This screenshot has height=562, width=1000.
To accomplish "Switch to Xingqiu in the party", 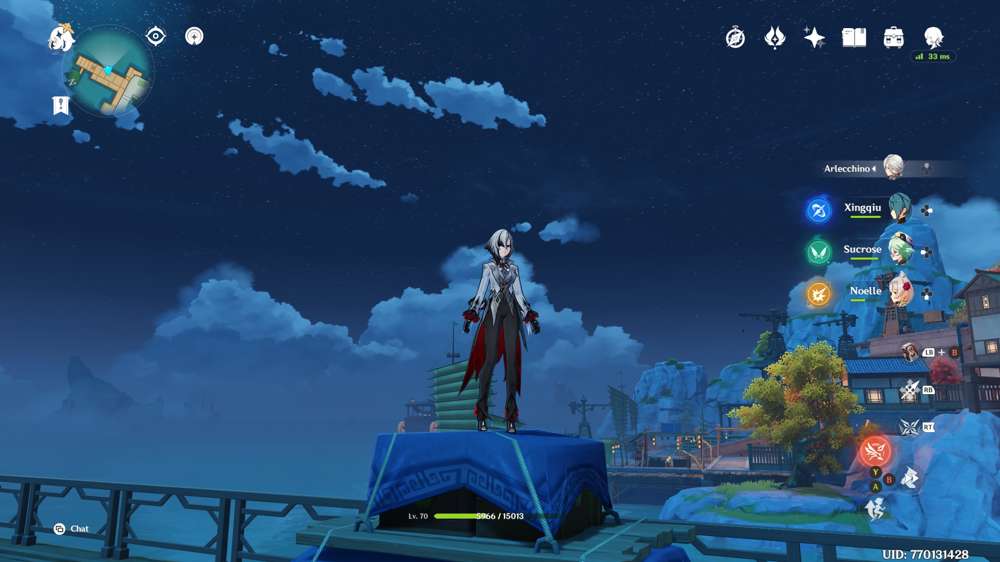I will [x=899, y=209].
